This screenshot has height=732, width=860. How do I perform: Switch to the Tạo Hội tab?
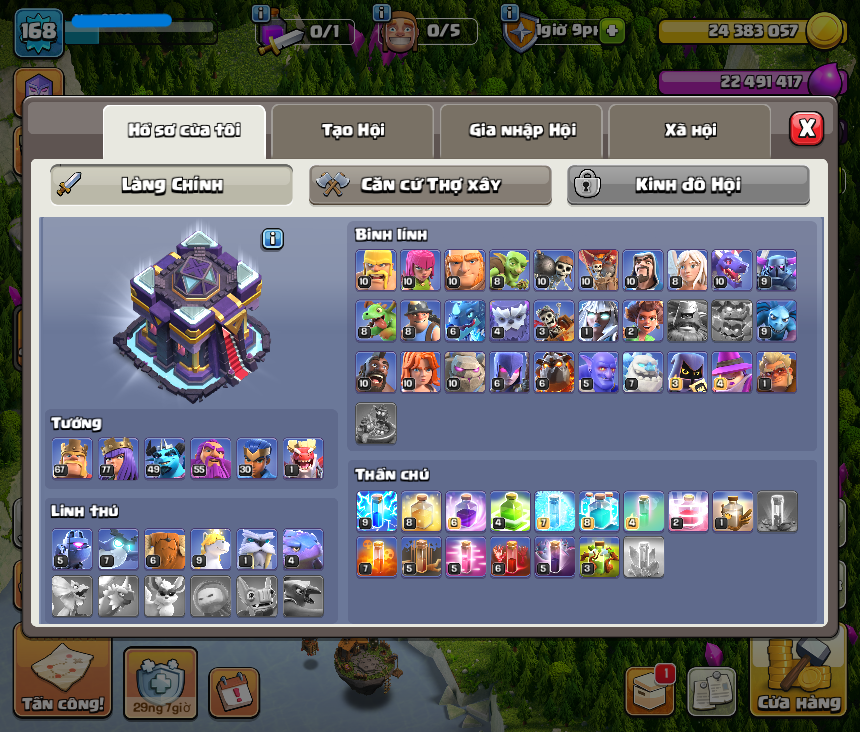click(352, 130)
